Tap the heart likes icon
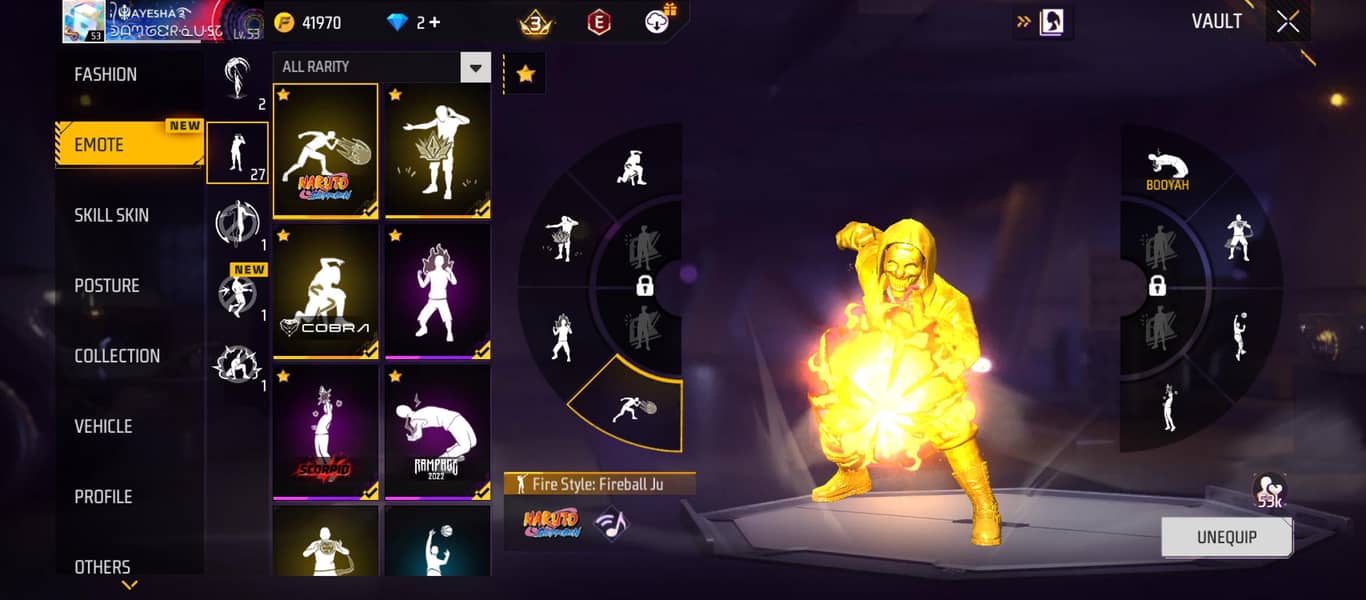Image resolution: width=1366 pixels, height=600 pixels. click(1269, 491)
